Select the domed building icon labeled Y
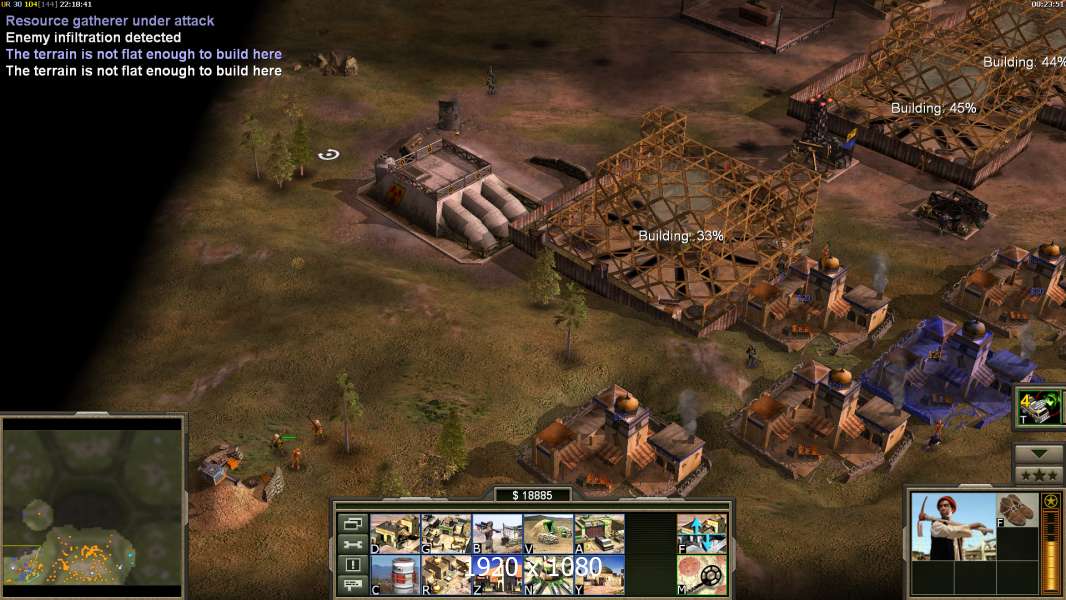Screen dimensions: 1066x600 (x=599, y=575)
